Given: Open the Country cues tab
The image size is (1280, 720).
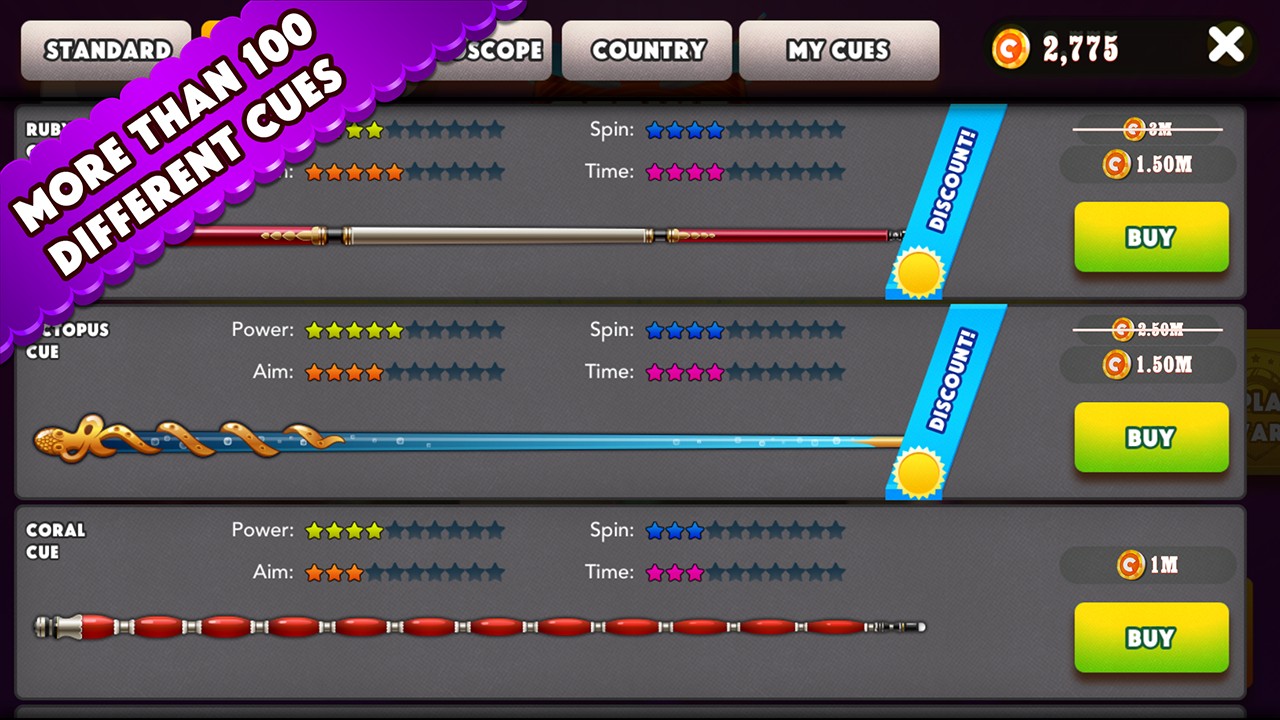Looking at the screenshot, I should 647,50.
